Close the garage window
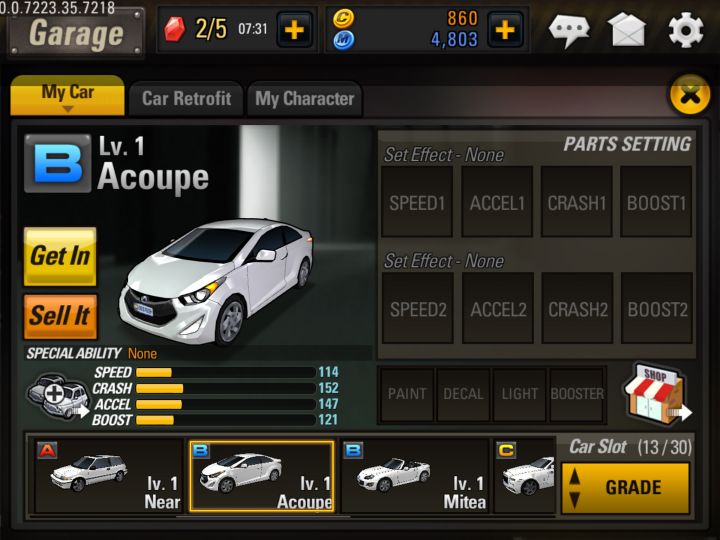Screen dimensions: 720x540 click(688, 96)
